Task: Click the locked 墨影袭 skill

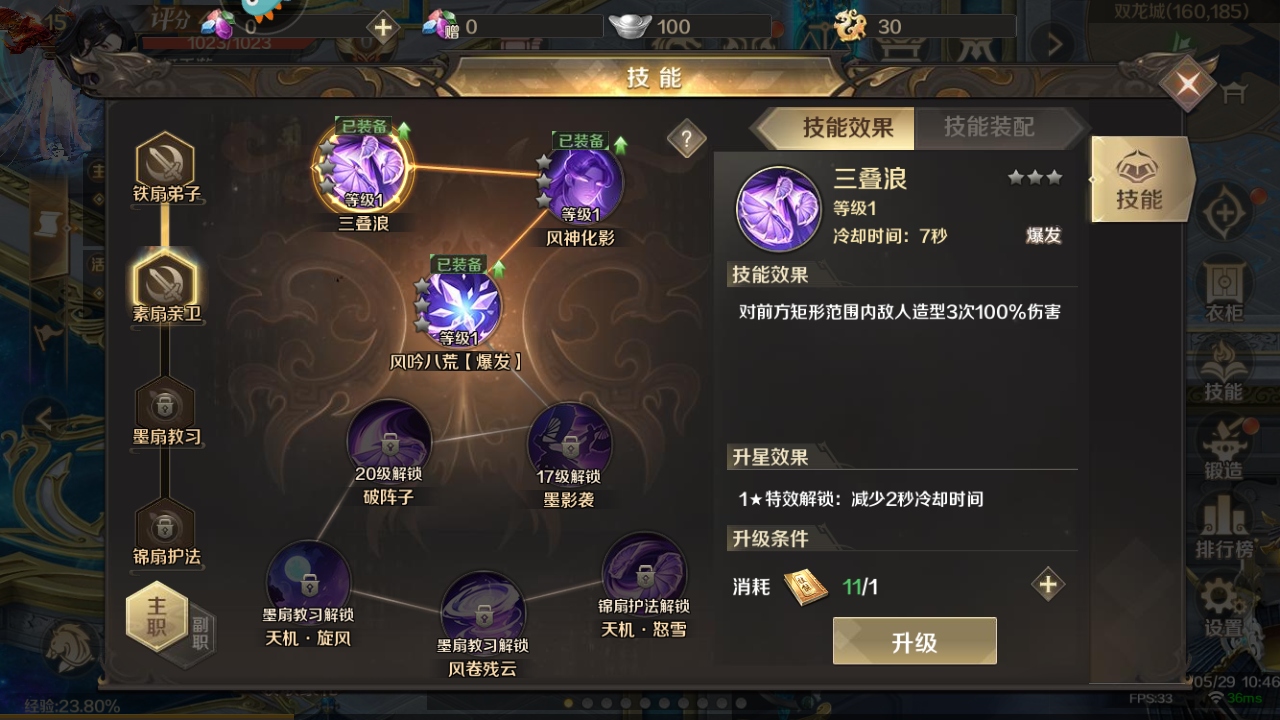Action: pyautogui.click(x=570, y=445)
